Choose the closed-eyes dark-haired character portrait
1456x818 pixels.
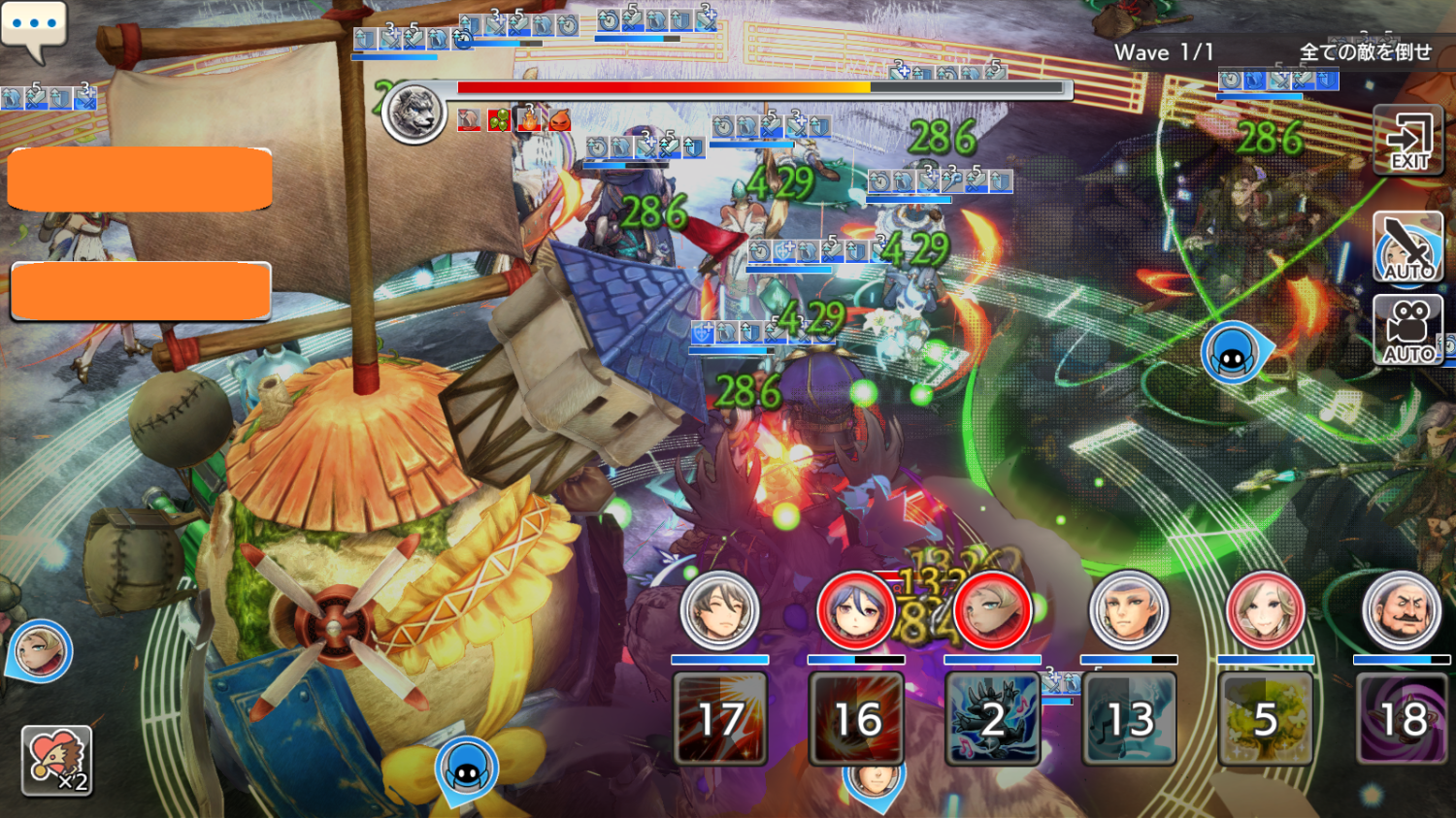[719, 611]
